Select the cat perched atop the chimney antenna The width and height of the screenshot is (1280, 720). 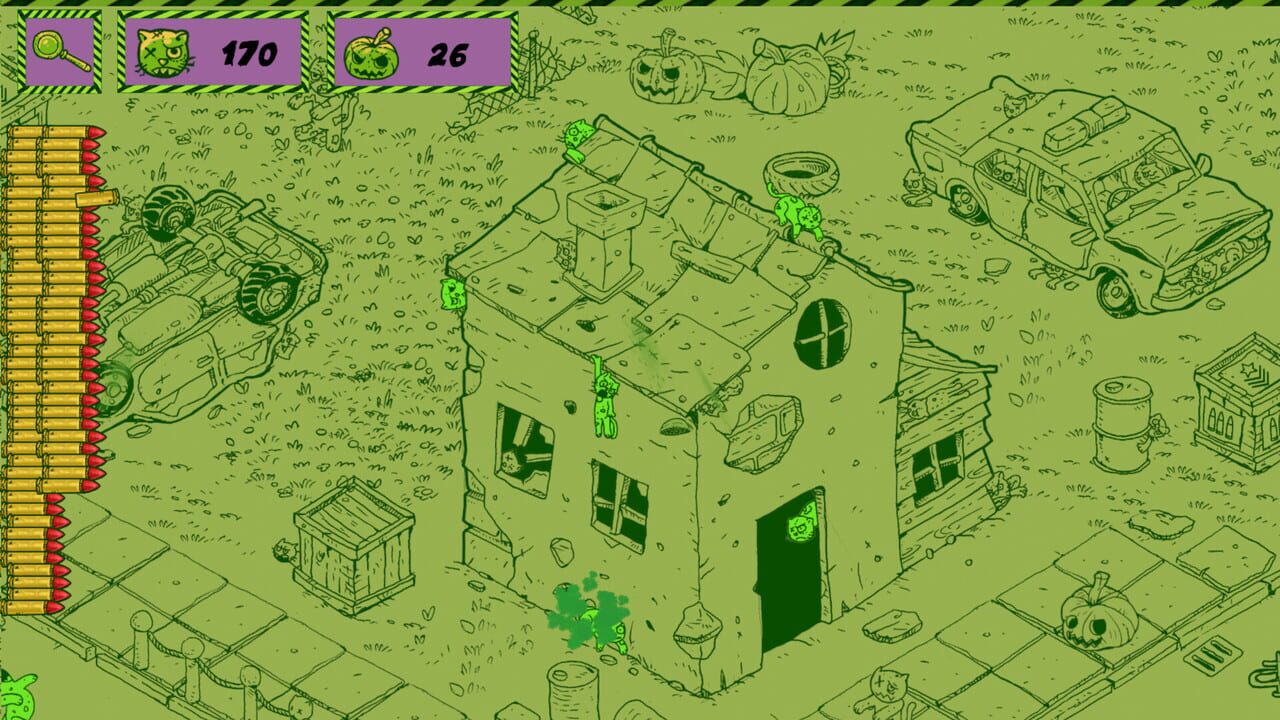576,140
